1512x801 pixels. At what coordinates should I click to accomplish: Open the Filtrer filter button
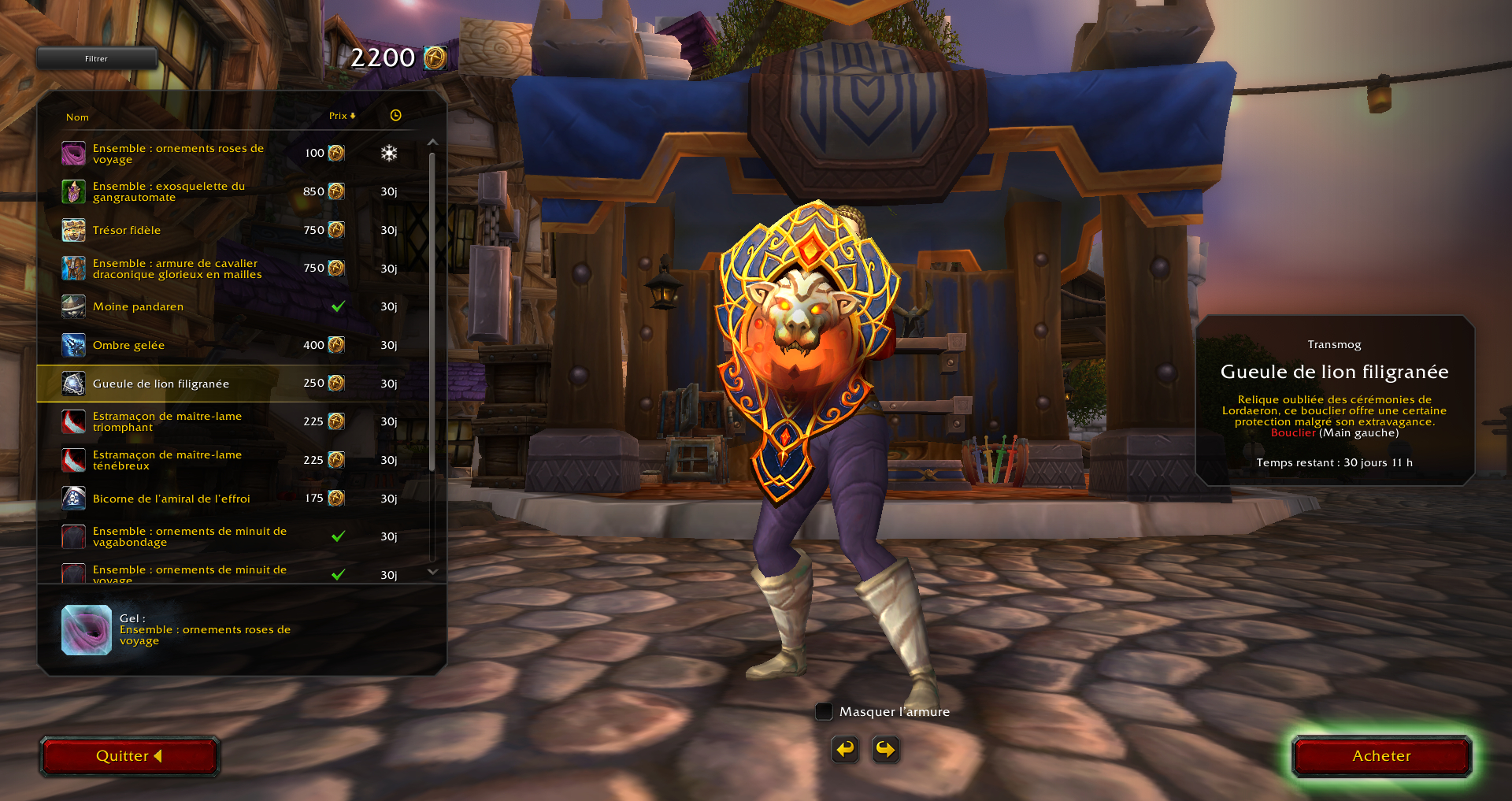pos(96,58)
